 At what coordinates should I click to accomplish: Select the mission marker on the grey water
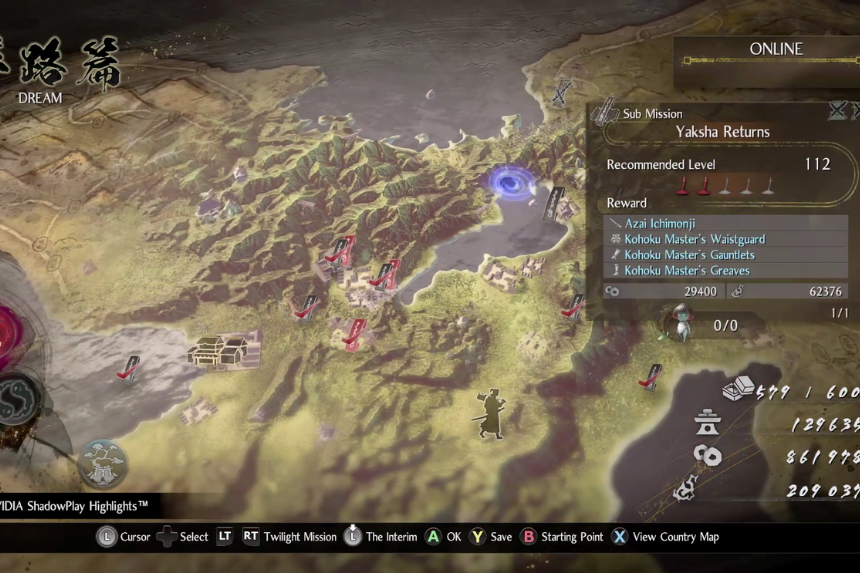pos(127,369)
